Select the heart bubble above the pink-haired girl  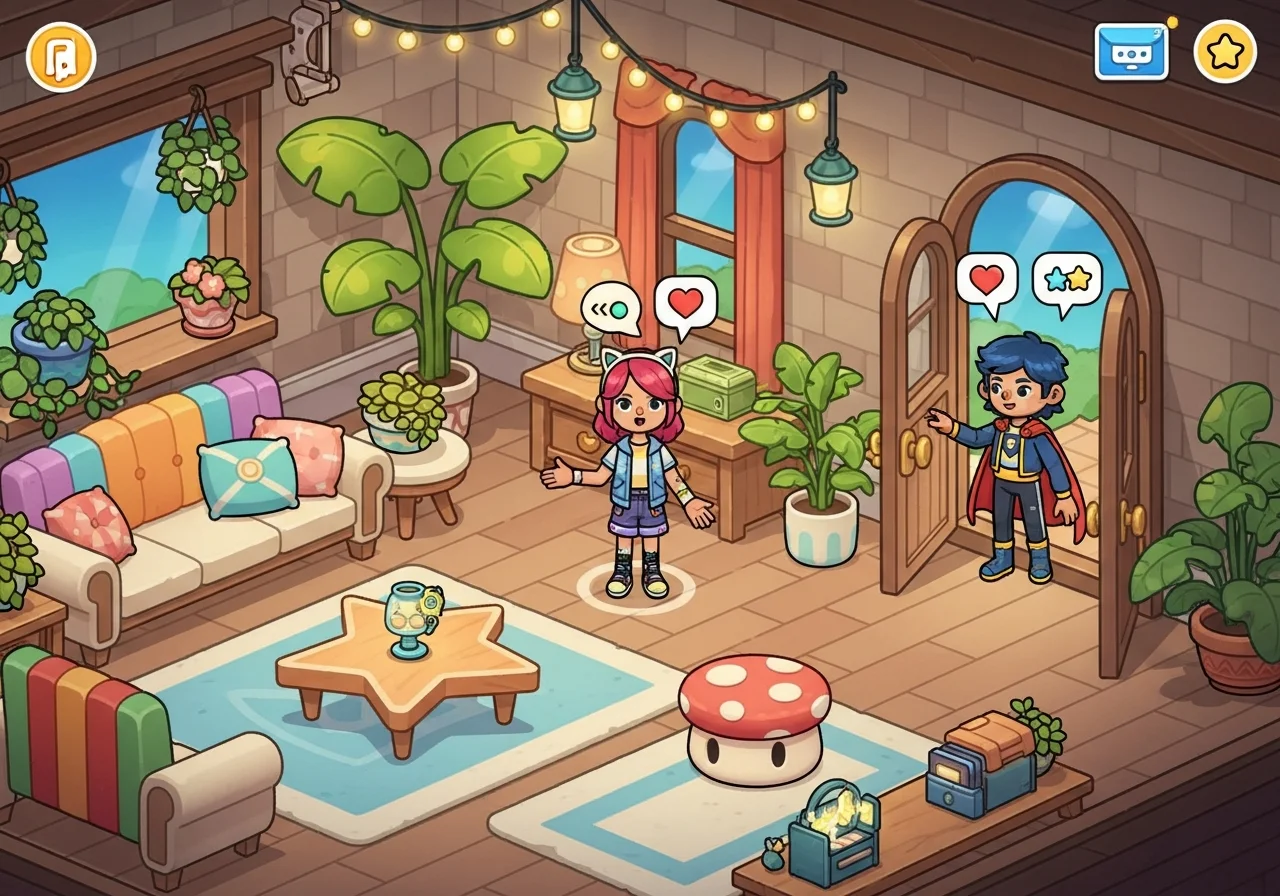coord(686,302)
